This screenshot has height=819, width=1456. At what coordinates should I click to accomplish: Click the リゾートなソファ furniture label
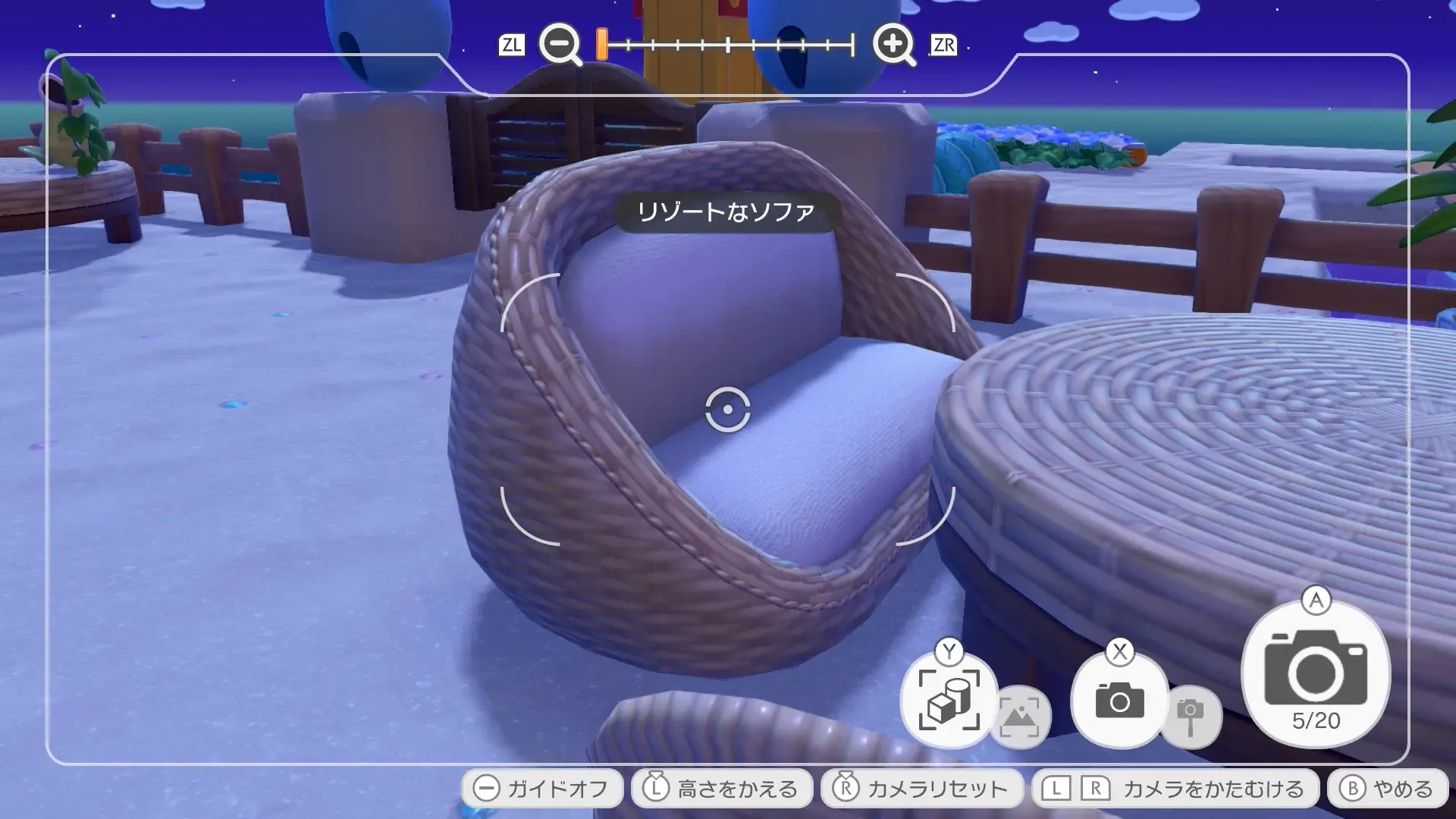tap(726, 211)
